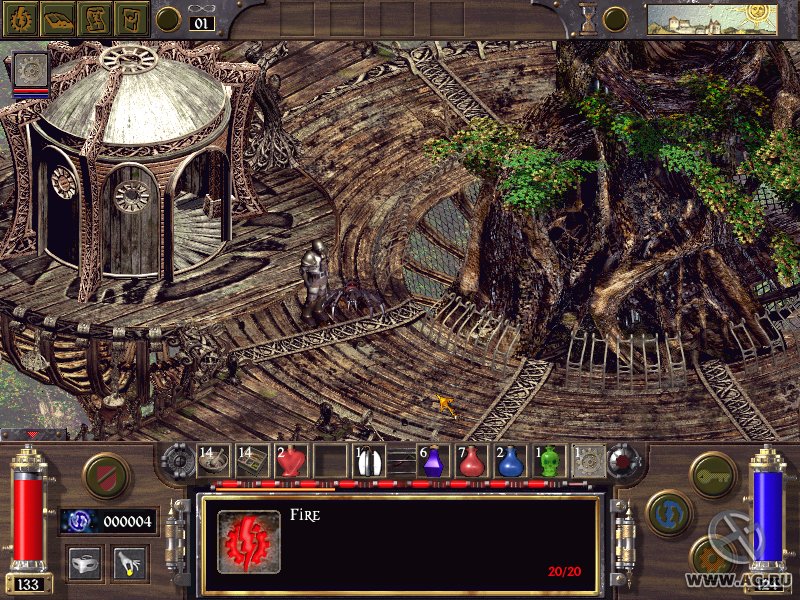Activate the pointing hand button
Viewport: 800px width, 600px height.
point(129,563)
